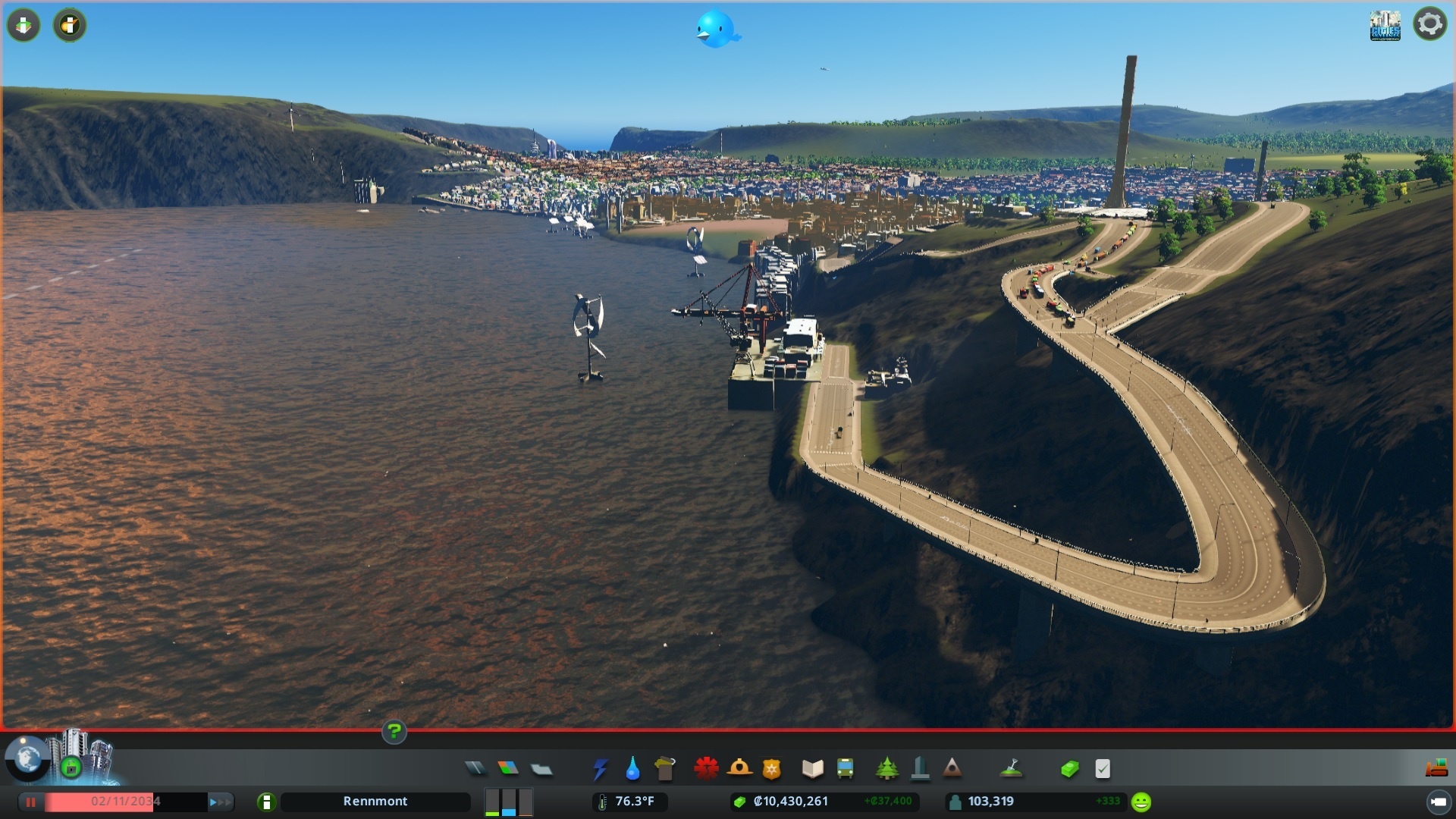Image resolution: width=1456 pixels, height=819 pixels.
Task: Open the Police build menu
Action: tap(771, 770)
